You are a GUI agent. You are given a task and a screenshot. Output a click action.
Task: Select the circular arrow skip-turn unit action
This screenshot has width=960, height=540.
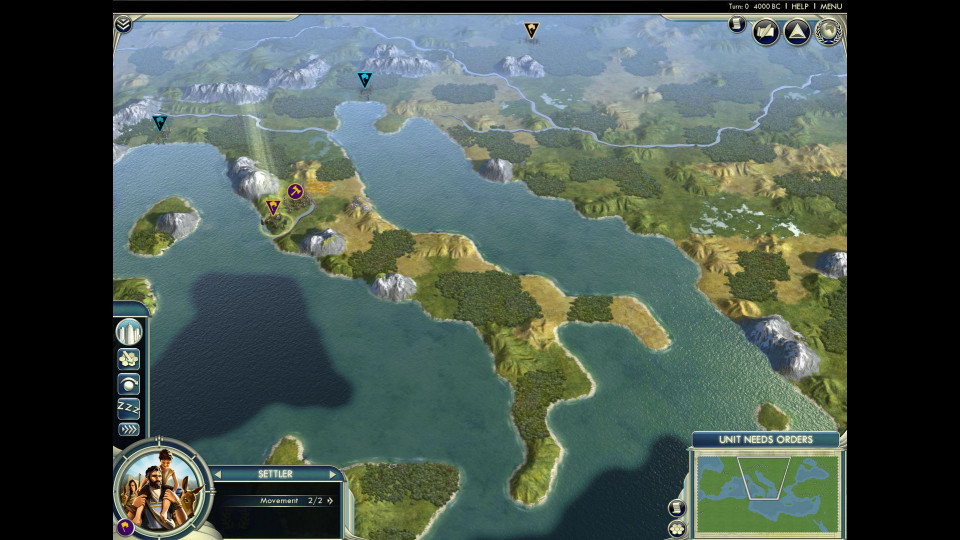(129, 384)
